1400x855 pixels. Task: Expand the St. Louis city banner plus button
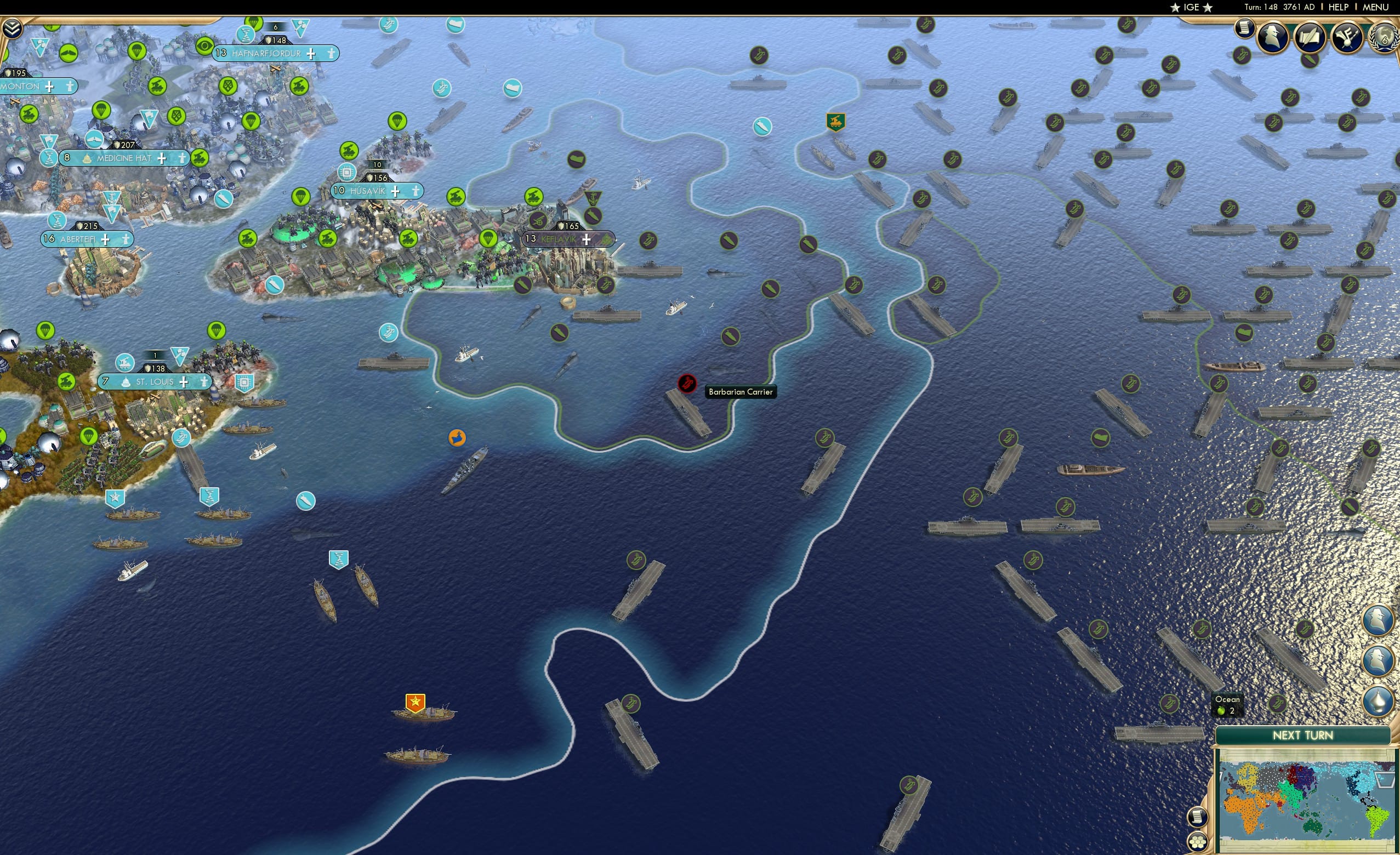[x=184, y=383]
